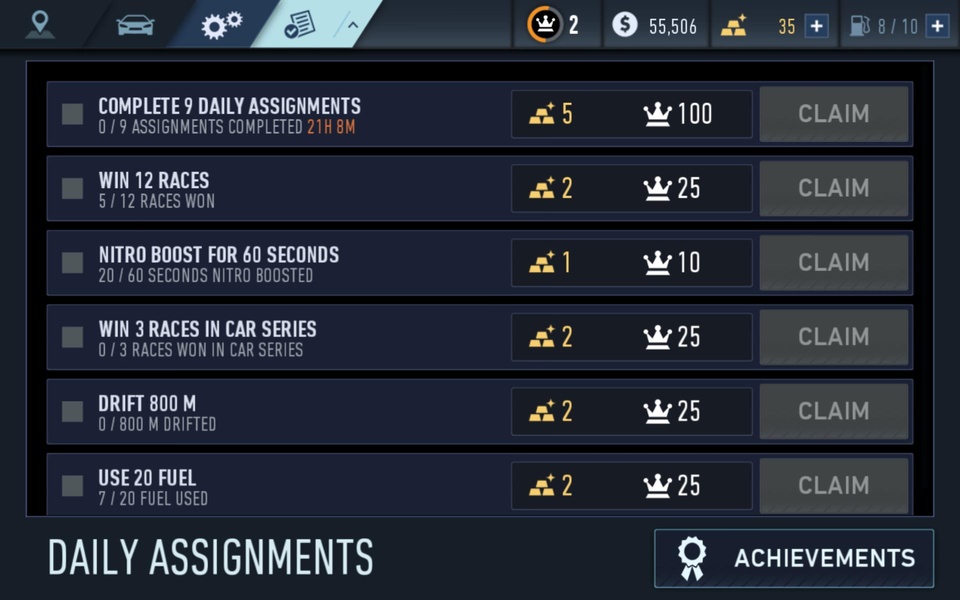960x600 pixels.
Task: Claim the Drift 800 M reward
Action: 834,411
